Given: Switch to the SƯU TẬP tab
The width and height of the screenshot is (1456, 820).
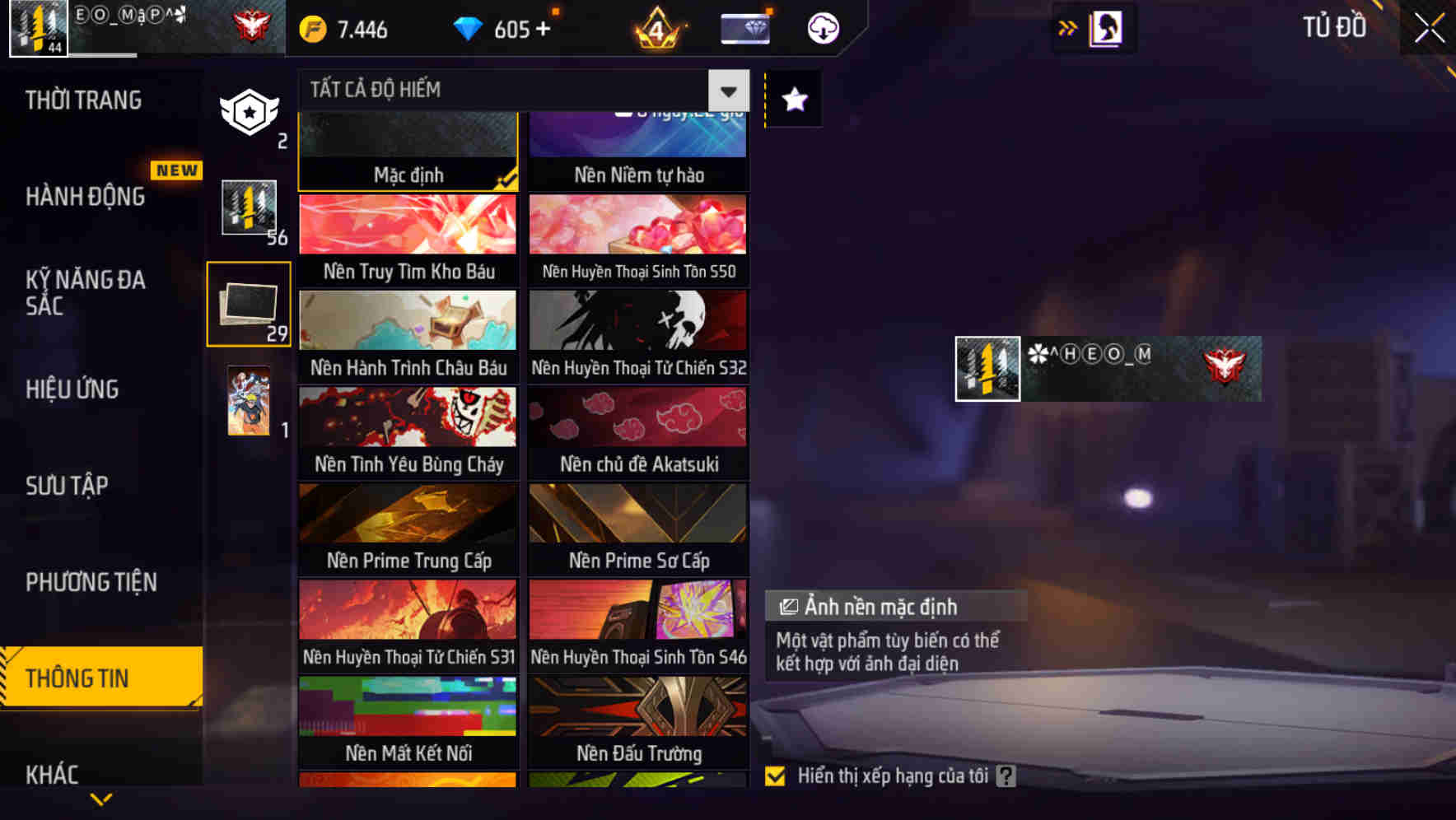Looking at the screenshot, I should click(68, 486).
